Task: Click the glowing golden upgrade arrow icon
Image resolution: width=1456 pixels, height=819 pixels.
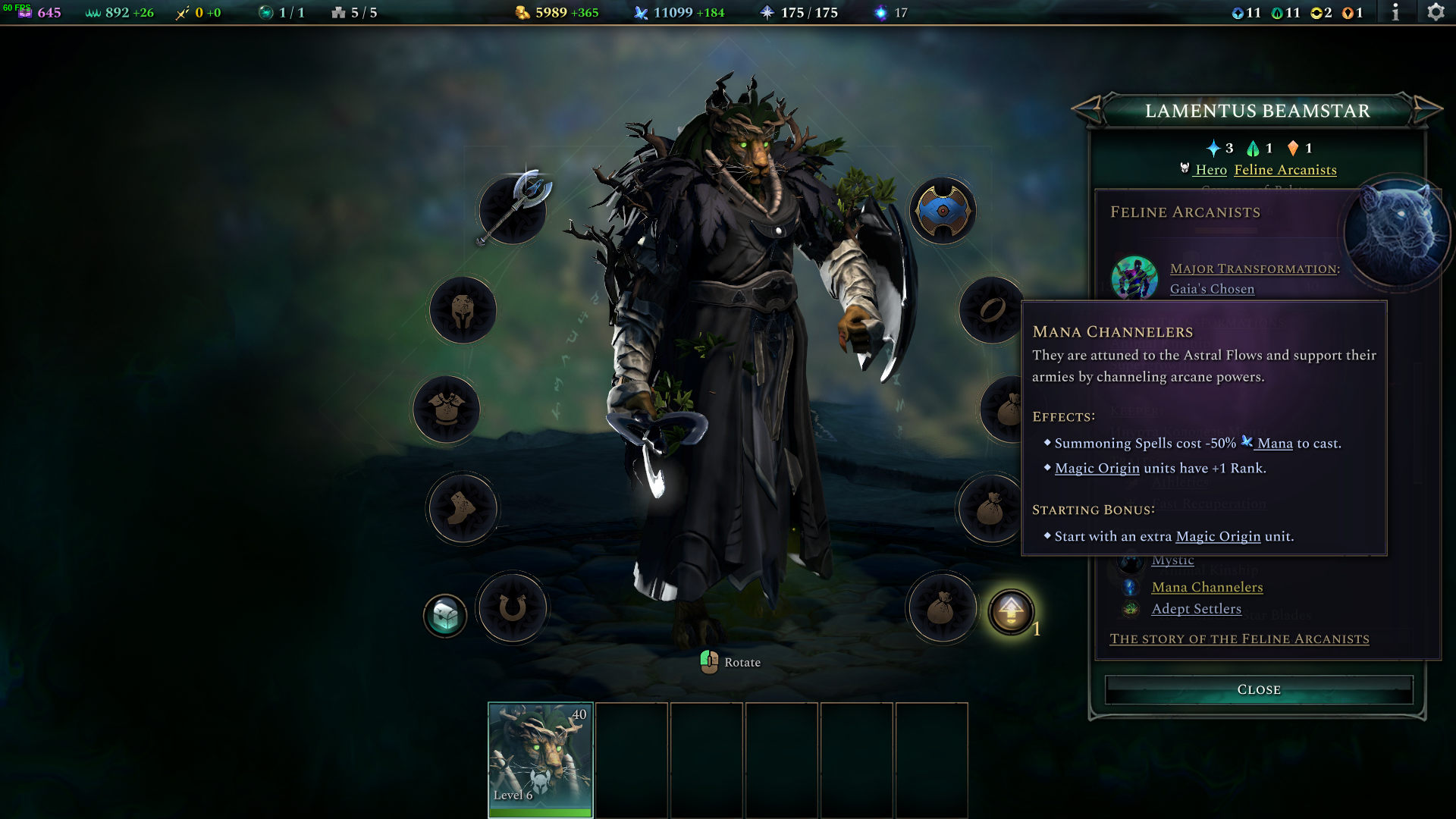Action: pyautogui.click(x=1012, y=609)
